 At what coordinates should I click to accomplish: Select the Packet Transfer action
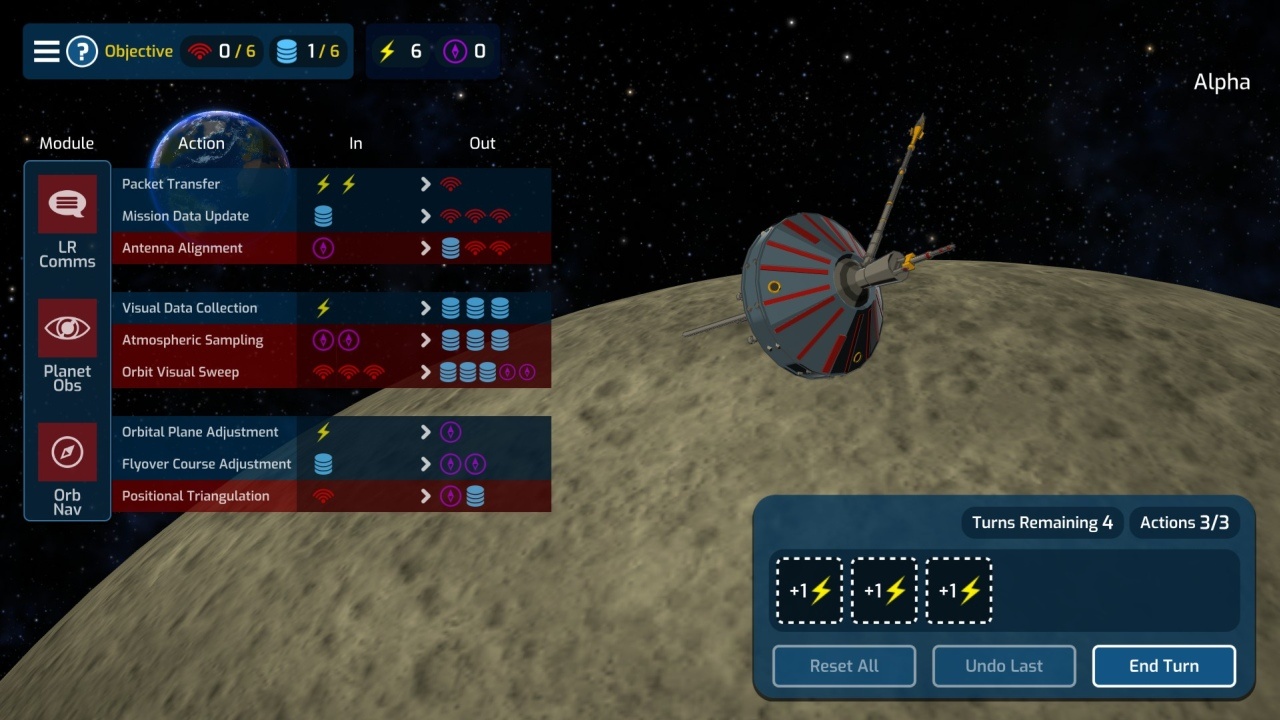click(171, 184)
